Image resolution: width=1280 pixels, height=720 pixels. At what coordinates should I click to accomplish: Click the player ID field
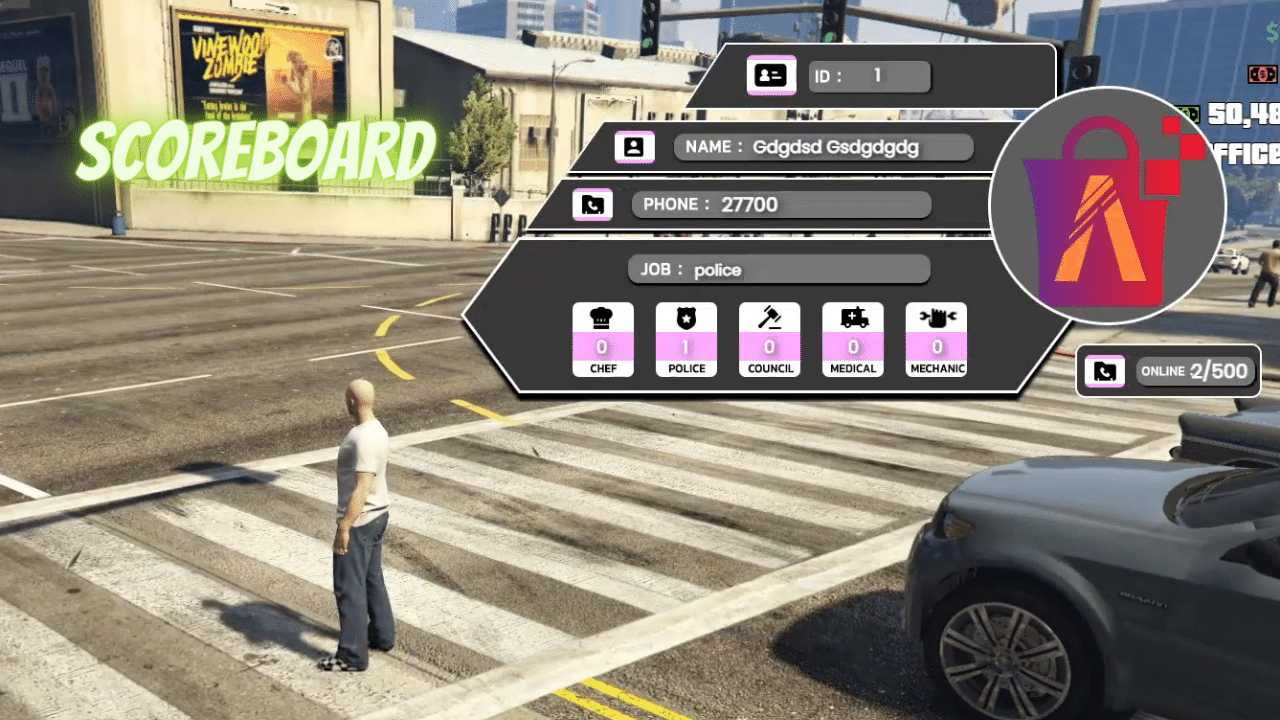click(x=869, y=77)
